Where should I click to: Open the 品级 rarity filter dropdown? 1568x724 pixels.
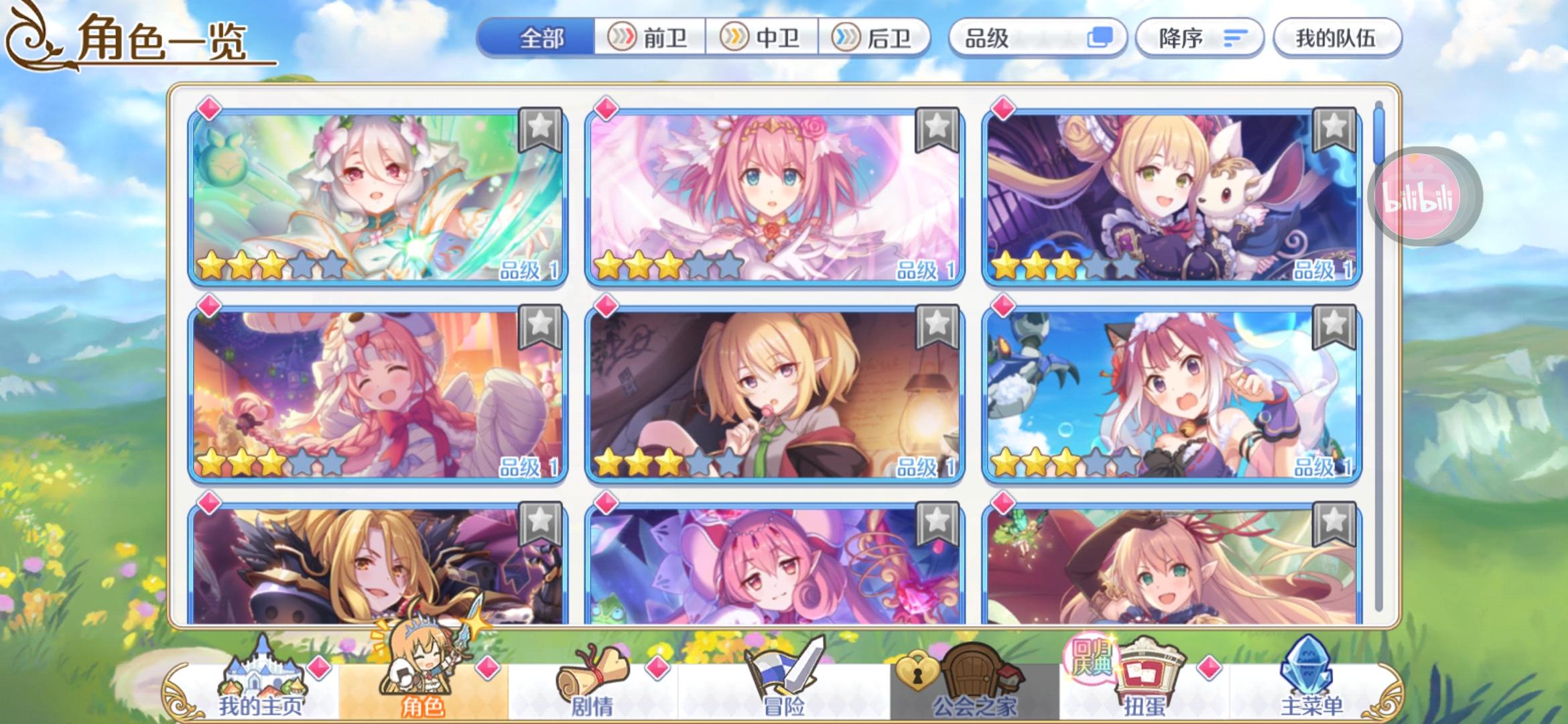1039,38
